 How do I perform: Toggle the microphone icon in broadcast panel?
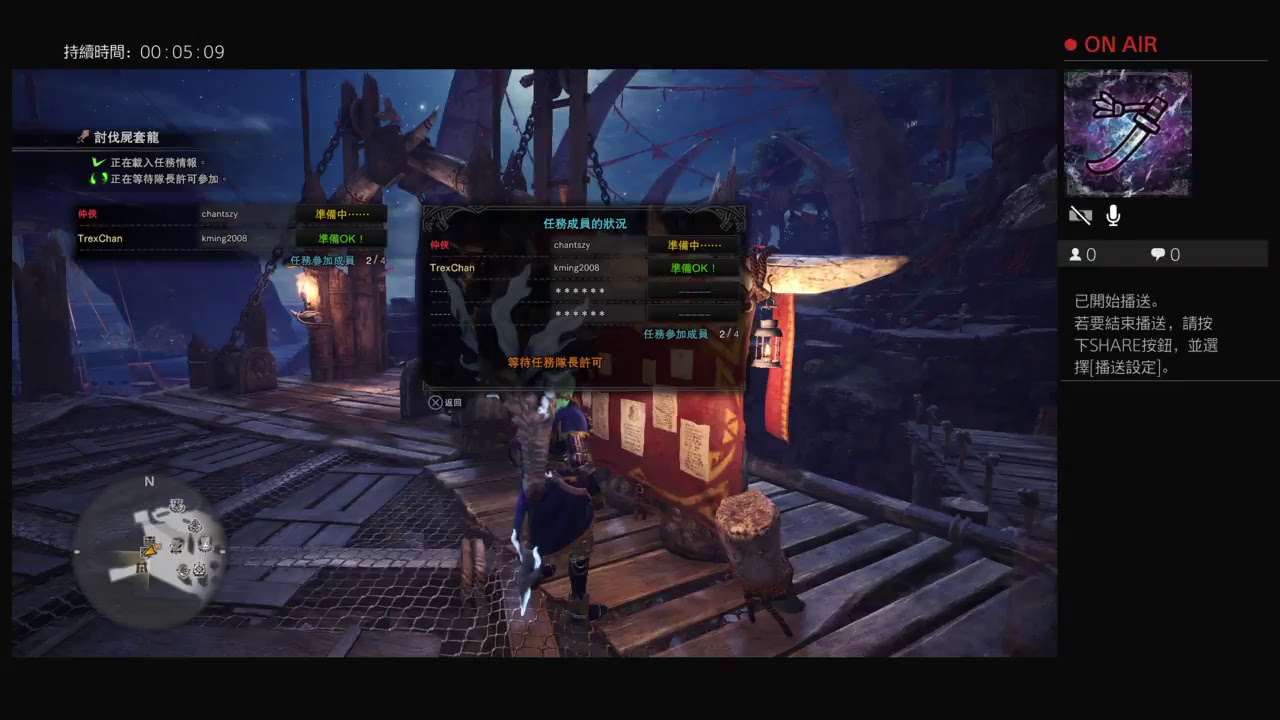tap(1113, 215)
